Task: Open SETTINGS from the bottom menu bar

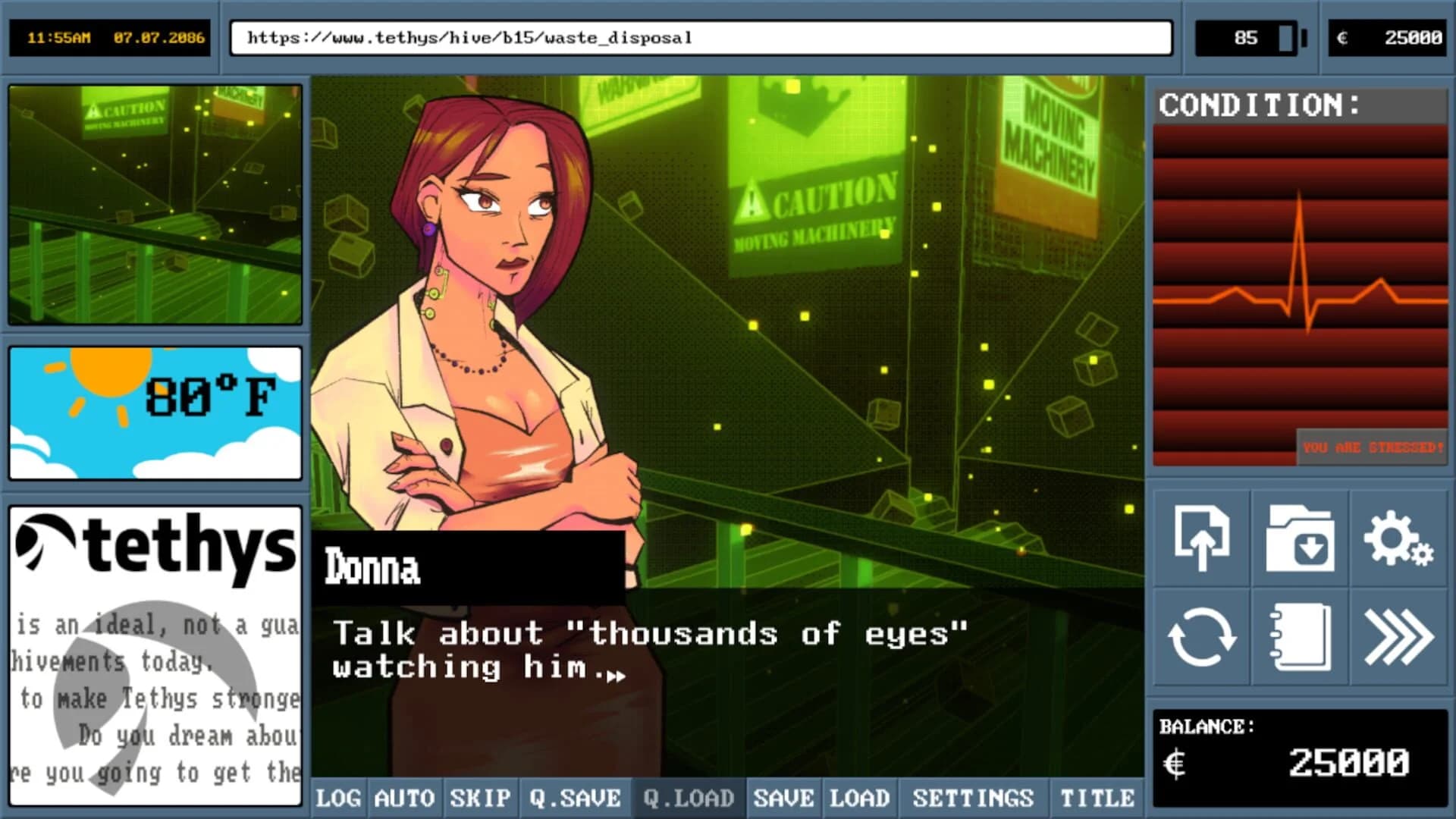Action: pos(973,798)
